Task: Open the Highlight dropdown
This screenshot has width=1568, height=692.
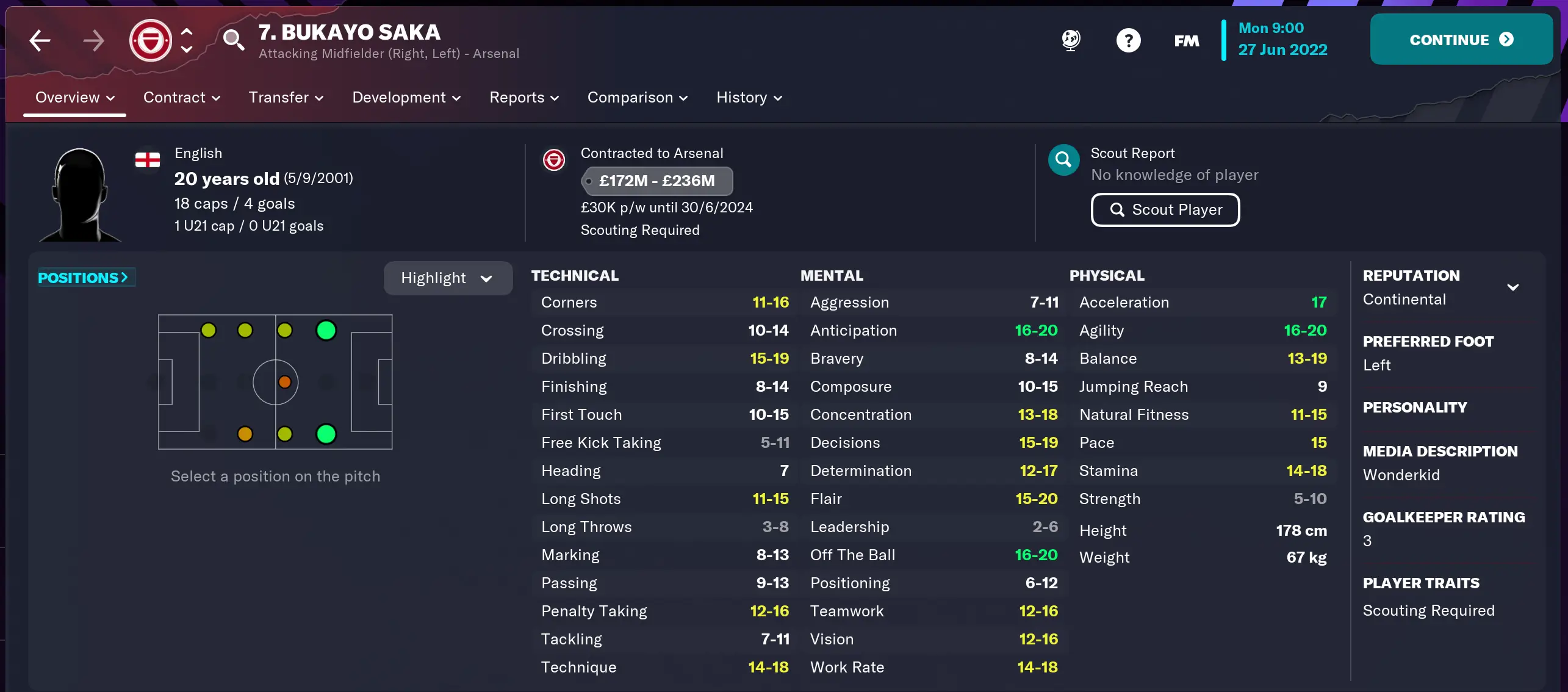Action: pyautogui.click(x=447, y=278)
